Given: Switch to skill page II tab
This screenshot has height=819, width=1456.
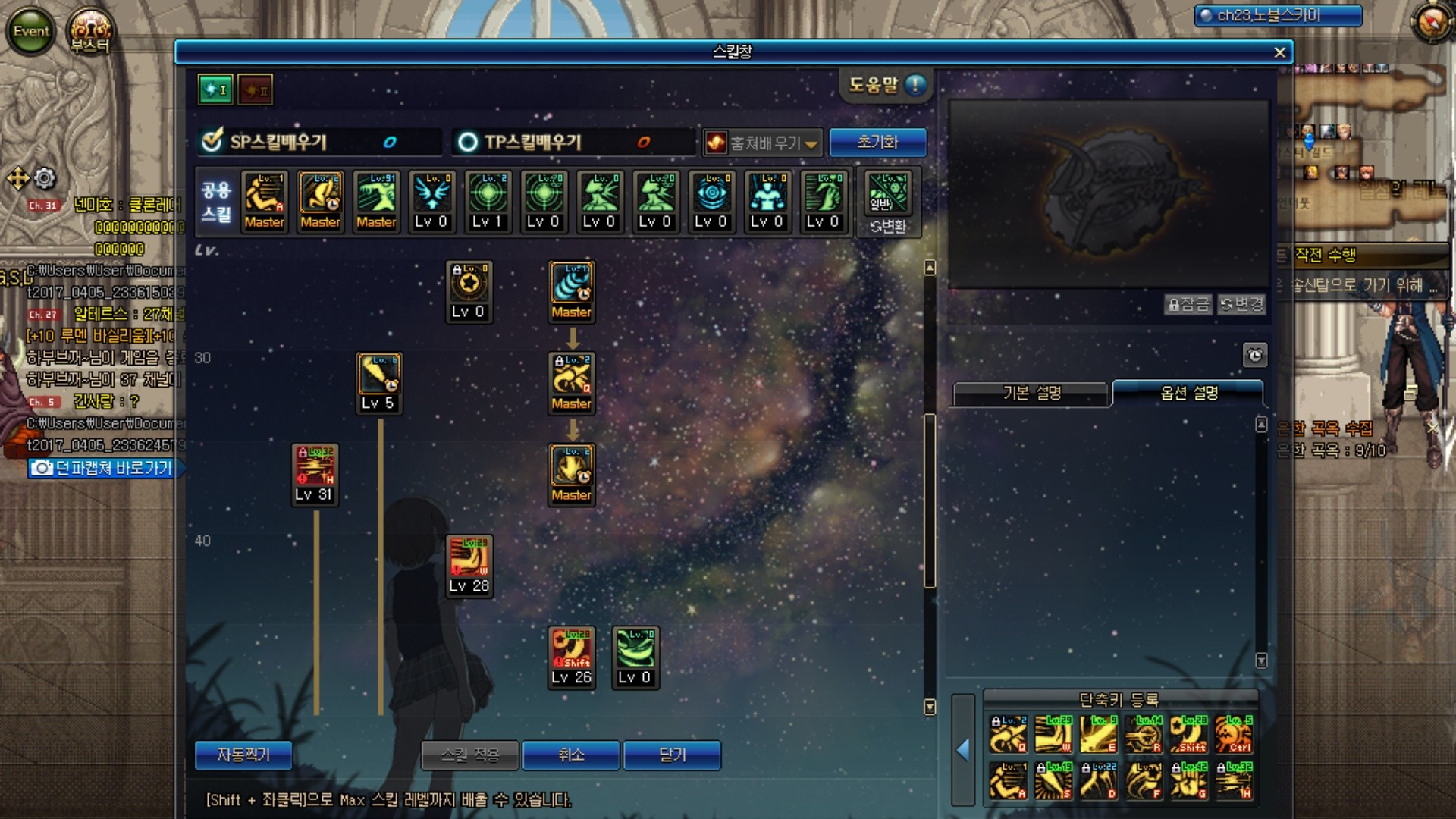Looking at the screenshot, I should click(x=255, y=89).
